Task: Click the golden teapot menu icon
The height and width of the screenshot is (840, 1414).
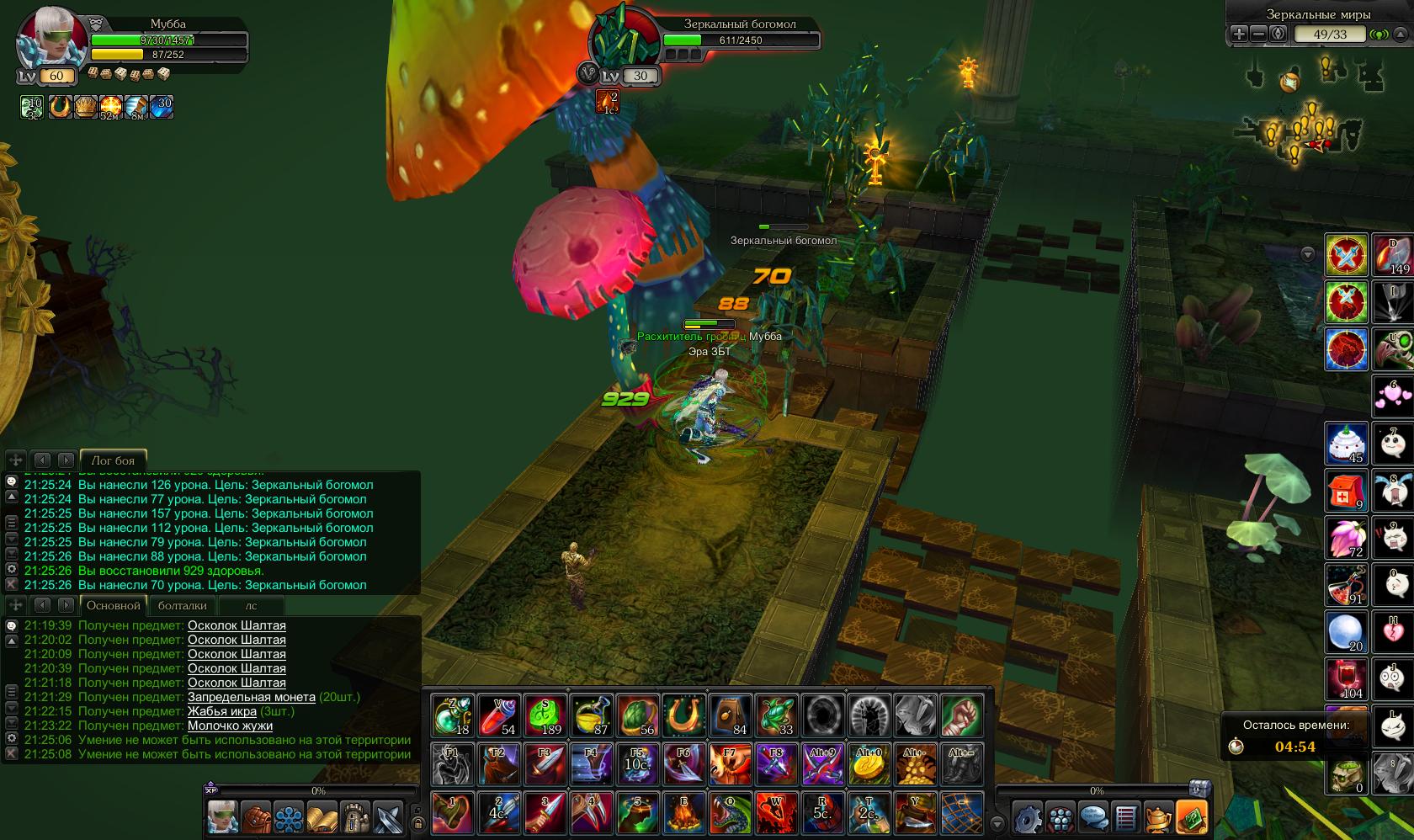Action: click(1159, 816)
